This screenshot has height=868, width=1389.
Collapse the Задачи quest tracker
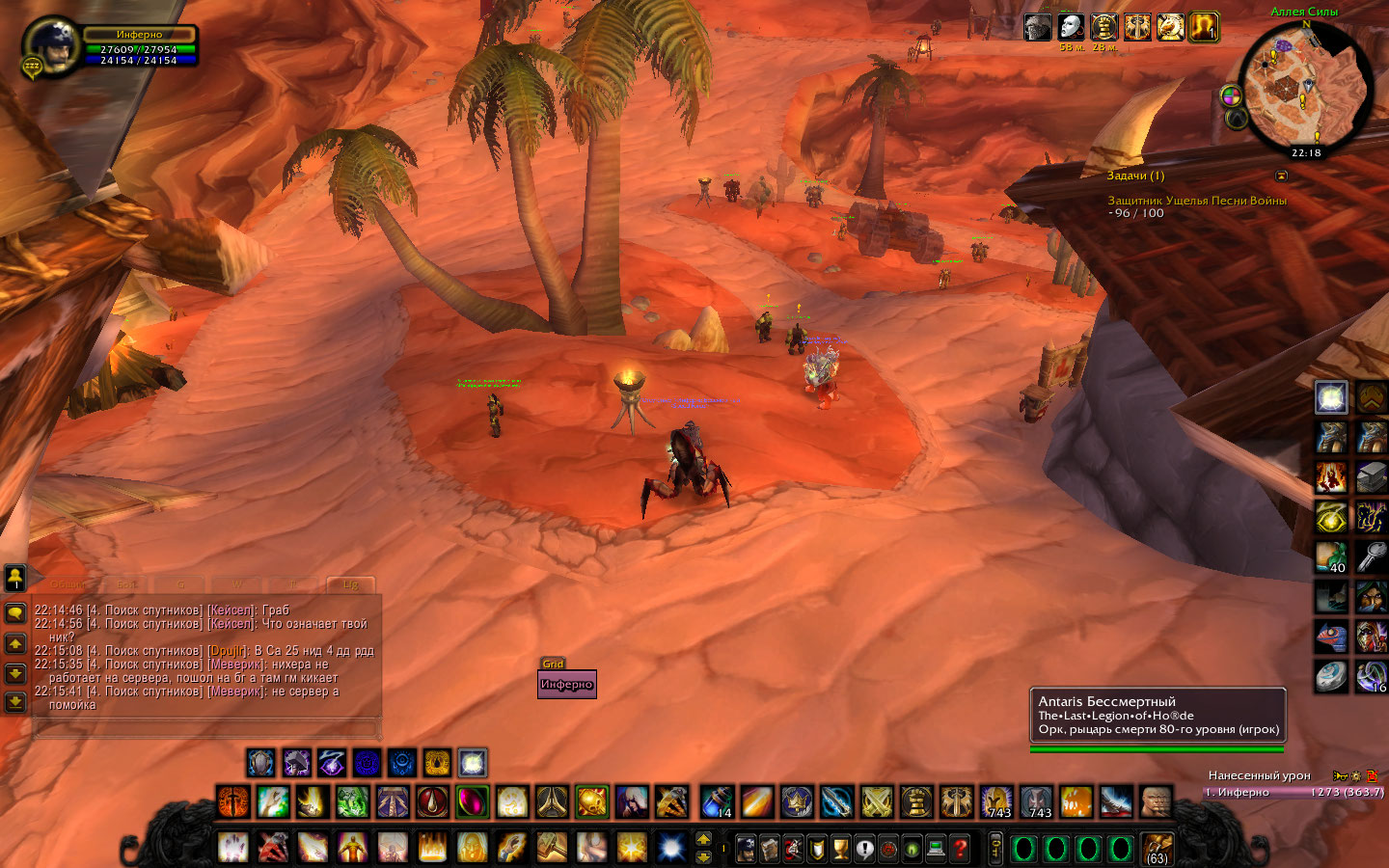pos(1281,176)
